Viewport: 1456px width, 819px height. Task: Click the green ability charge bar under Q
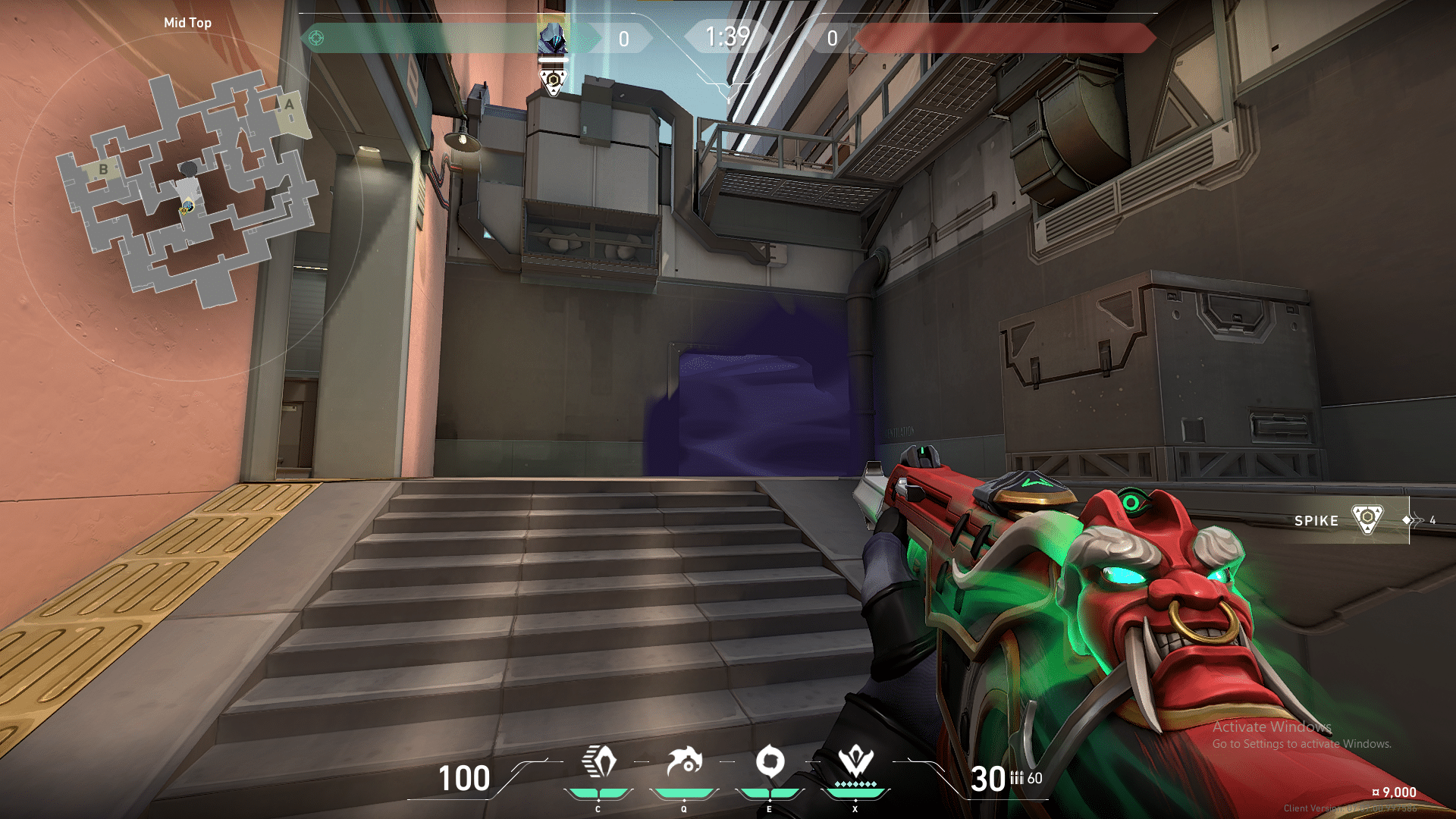tap(684, 792)
